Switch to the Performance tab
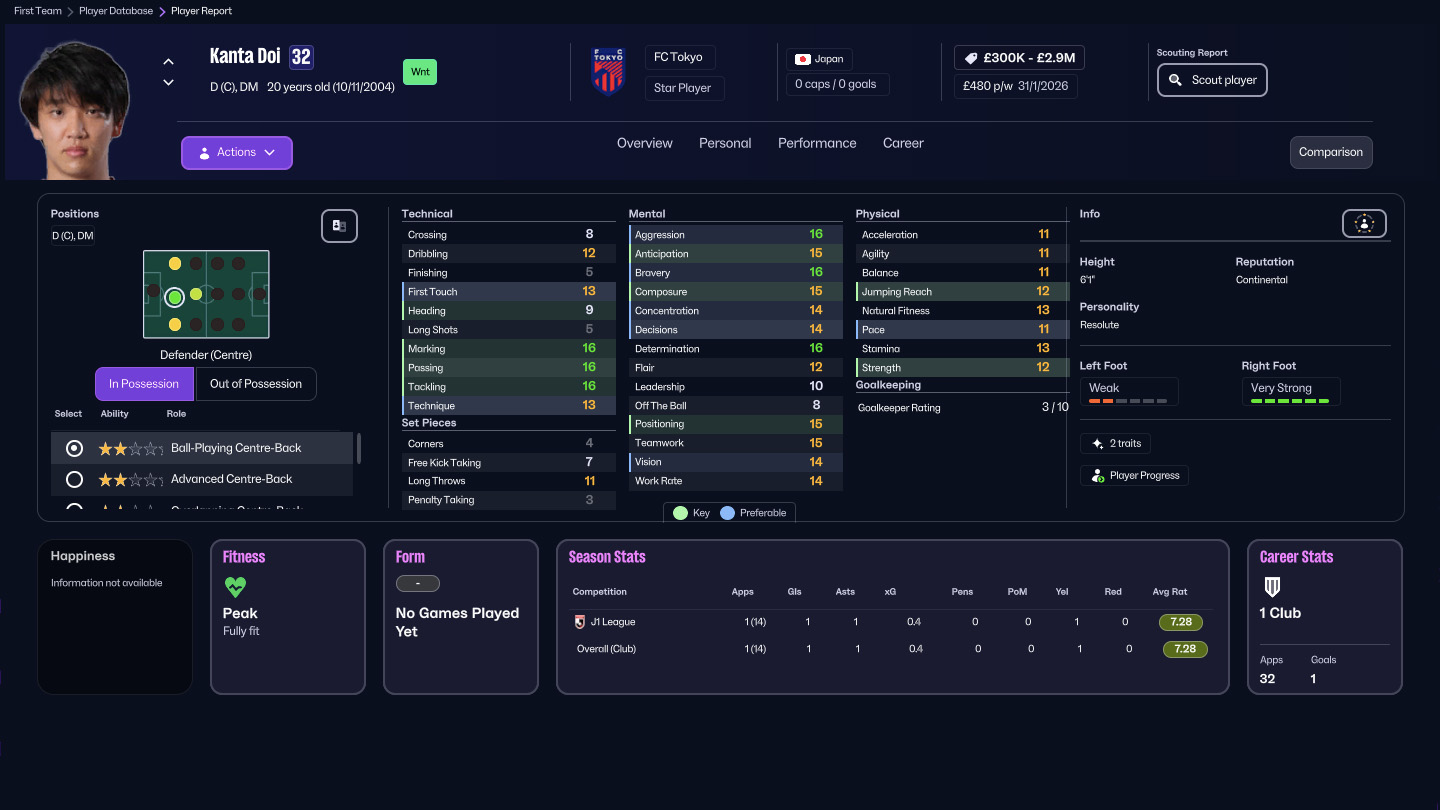Image resolution: width=1440 pixels, height=810 pixels. click(816, 143)
